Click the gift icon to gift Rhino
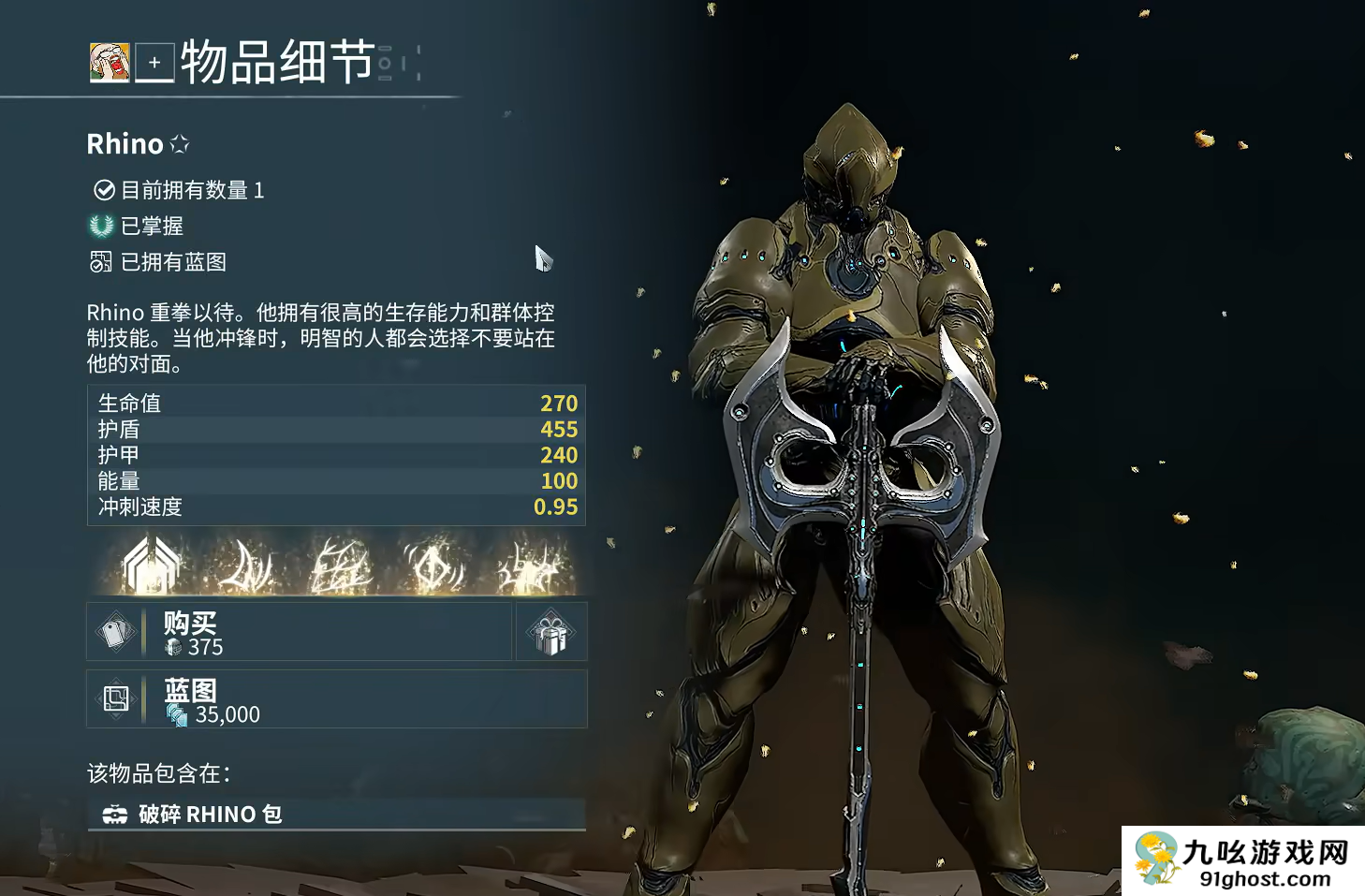 (550, 631)
